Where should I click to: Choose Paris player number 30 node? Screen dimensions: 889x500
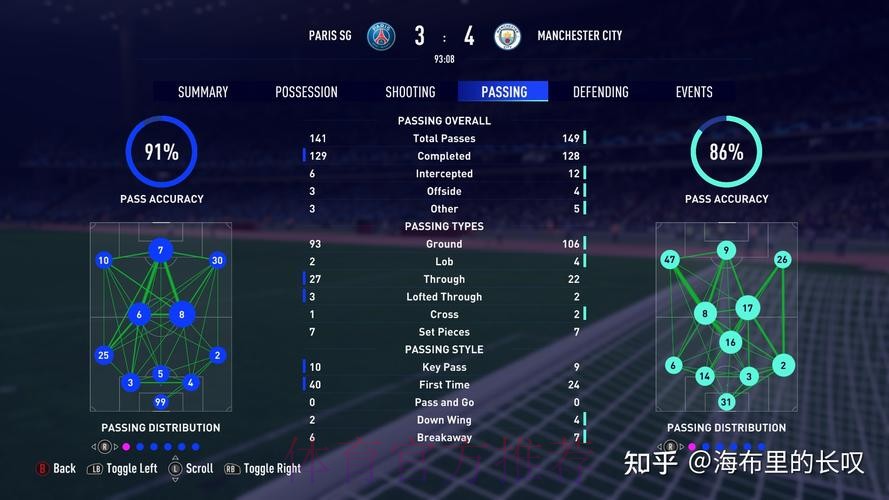(x=217, y=260)
